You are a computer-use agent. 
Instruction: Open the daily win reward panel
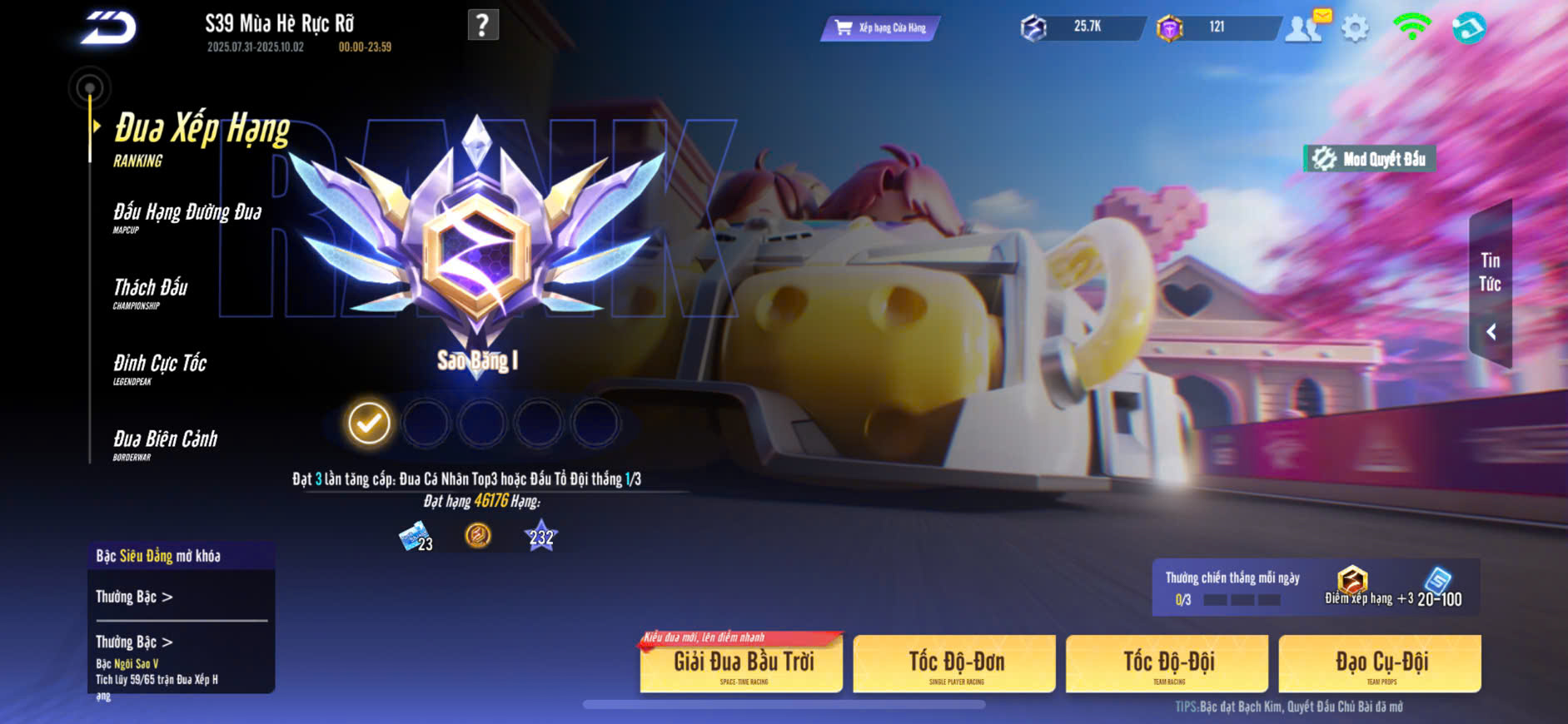point(1316,588)
